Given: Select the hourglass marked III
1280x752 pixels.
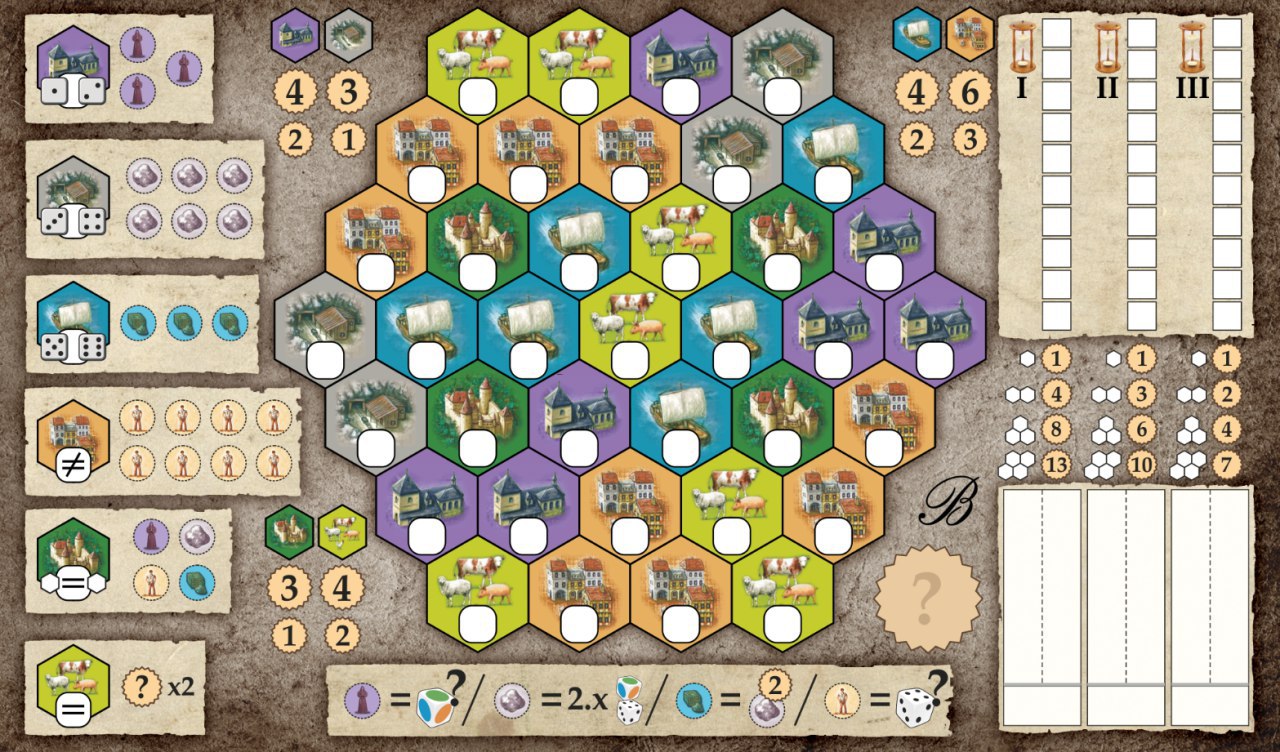Looking at the screenshot, I should click(1191, 50).
